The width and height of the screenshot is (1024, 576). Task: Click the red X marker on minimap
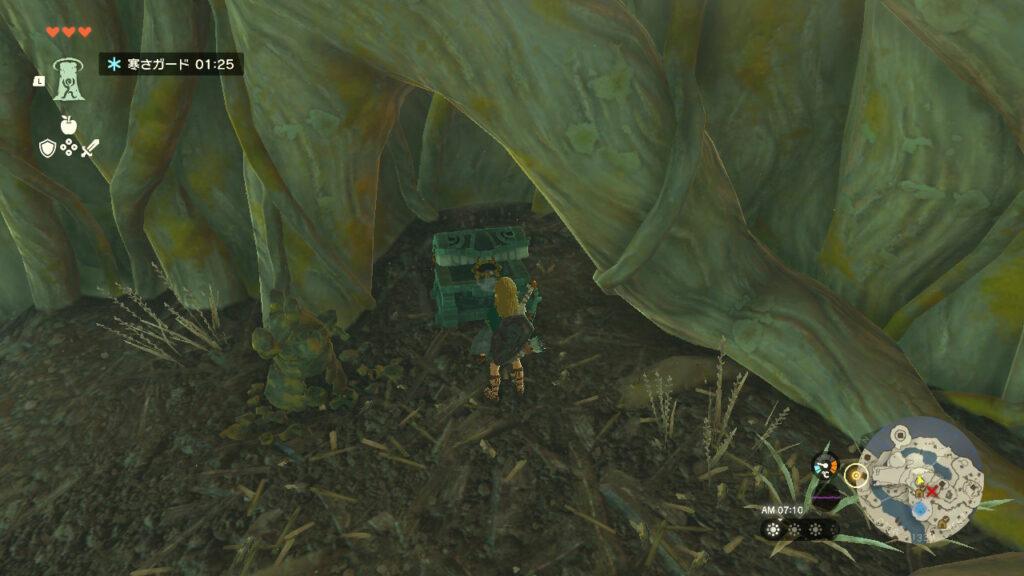click(x=932, y=492)
